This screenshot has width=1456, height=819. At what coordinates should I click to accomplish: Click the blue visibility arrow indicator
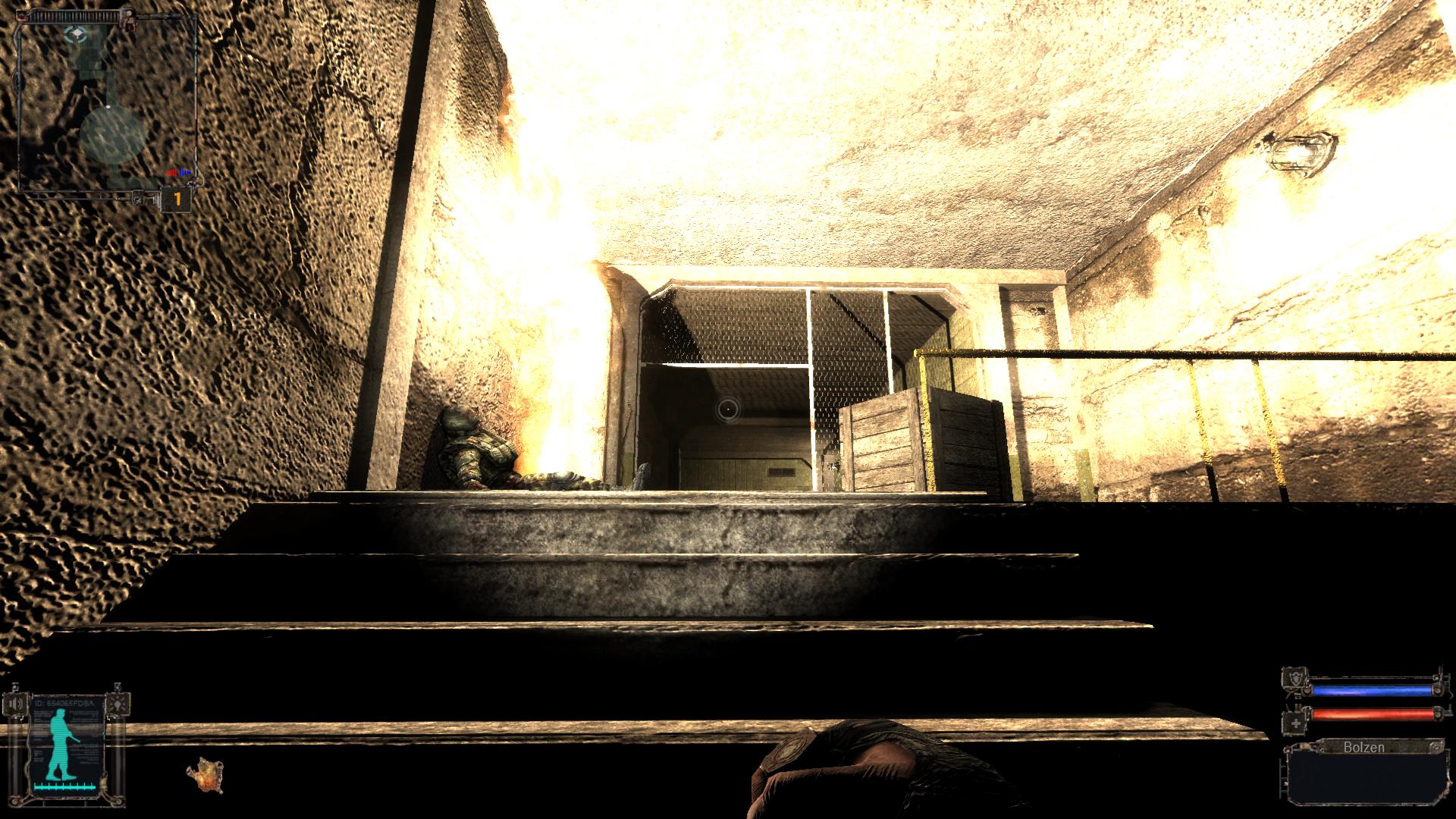[183, 172]
